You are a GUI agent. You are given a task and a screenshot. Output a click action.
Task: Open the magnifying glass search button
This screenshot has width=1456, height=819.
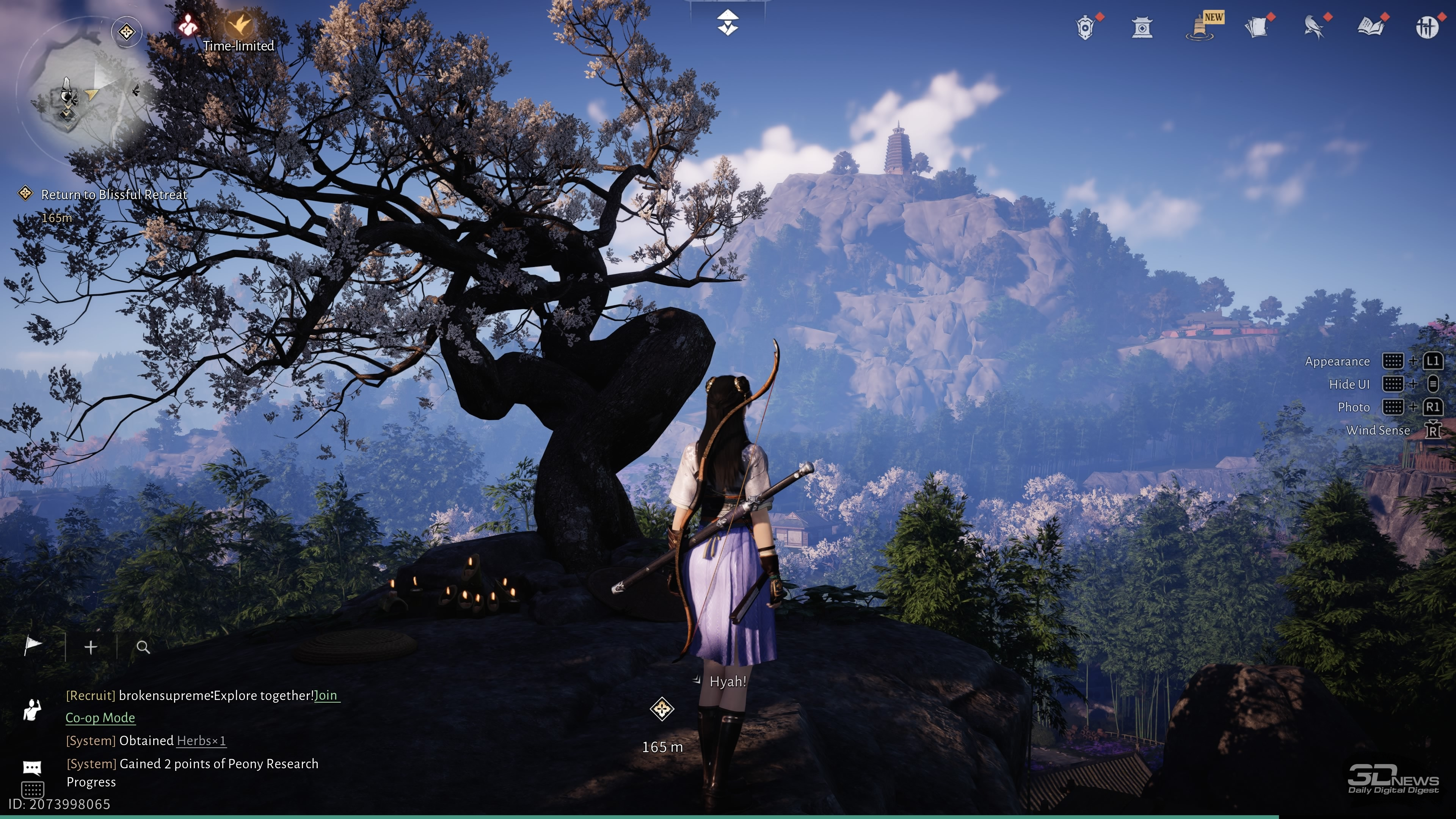click(x=144, y=647)
